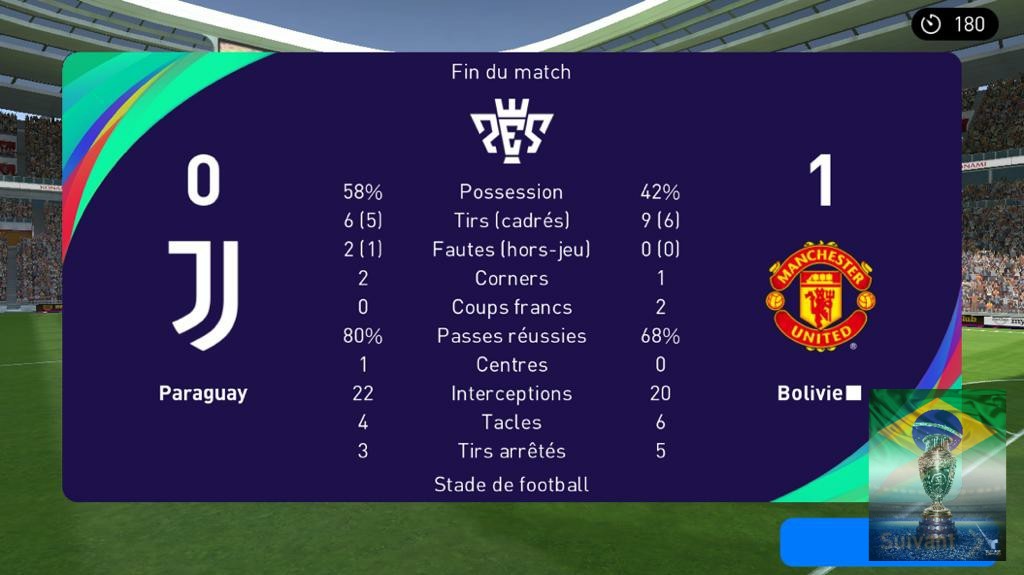Continue with the blue Suivant button

point(824,543)
